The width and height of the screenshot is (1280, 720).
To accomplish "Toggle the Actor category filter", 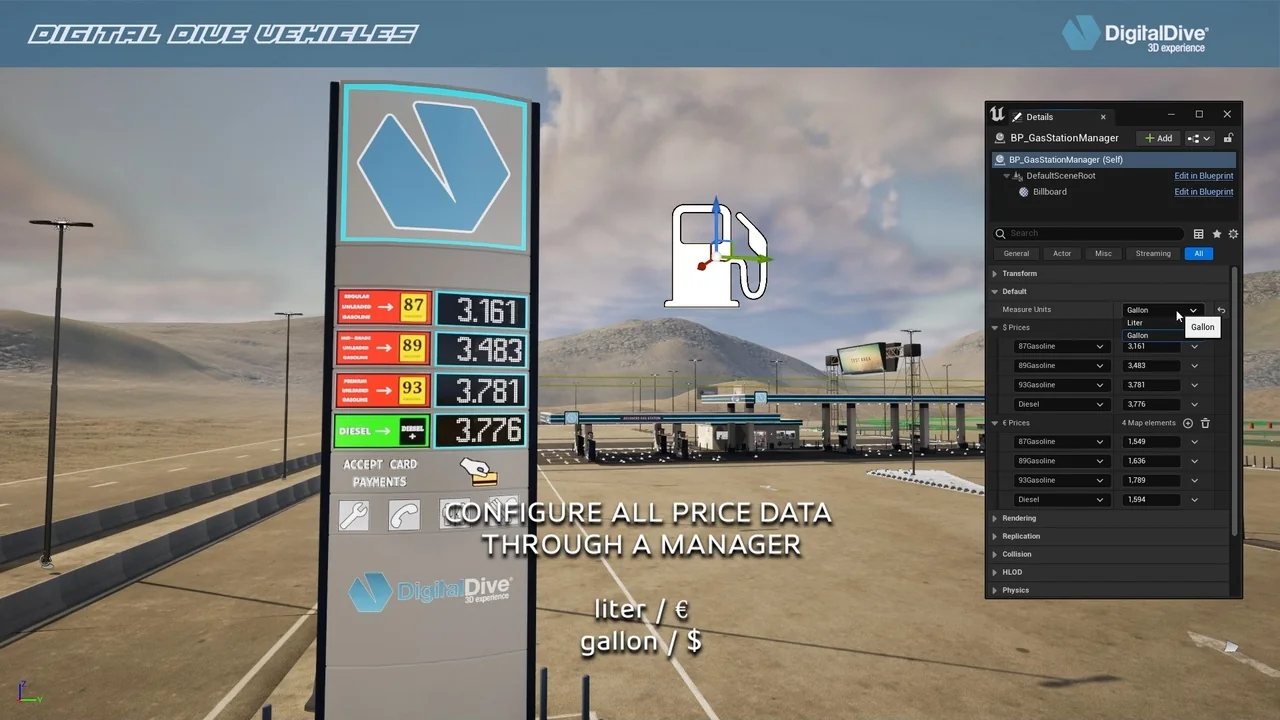I will coord(1062,253).
